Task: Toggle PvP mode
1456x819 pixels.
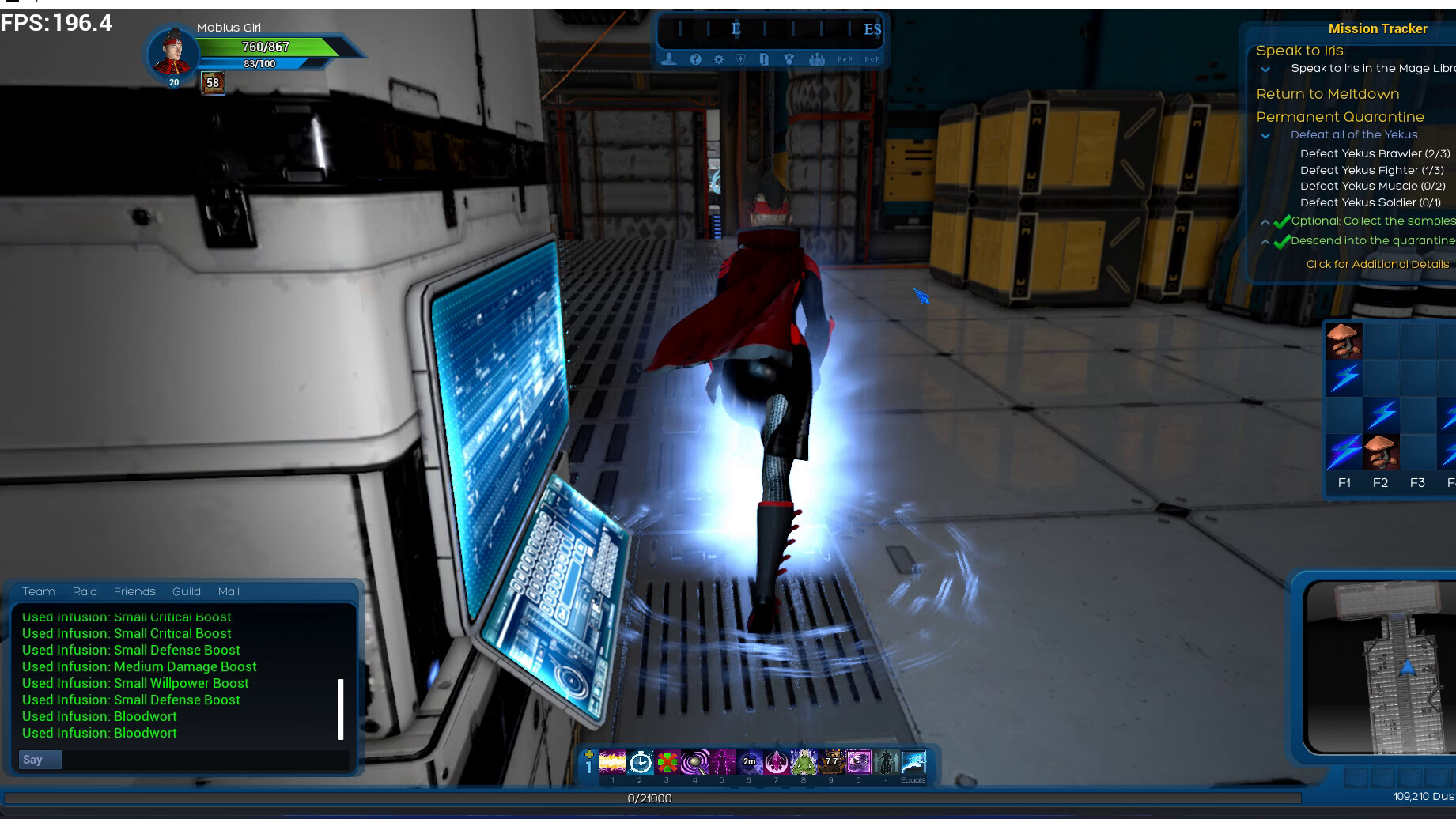Action: [x=845, y=60]
